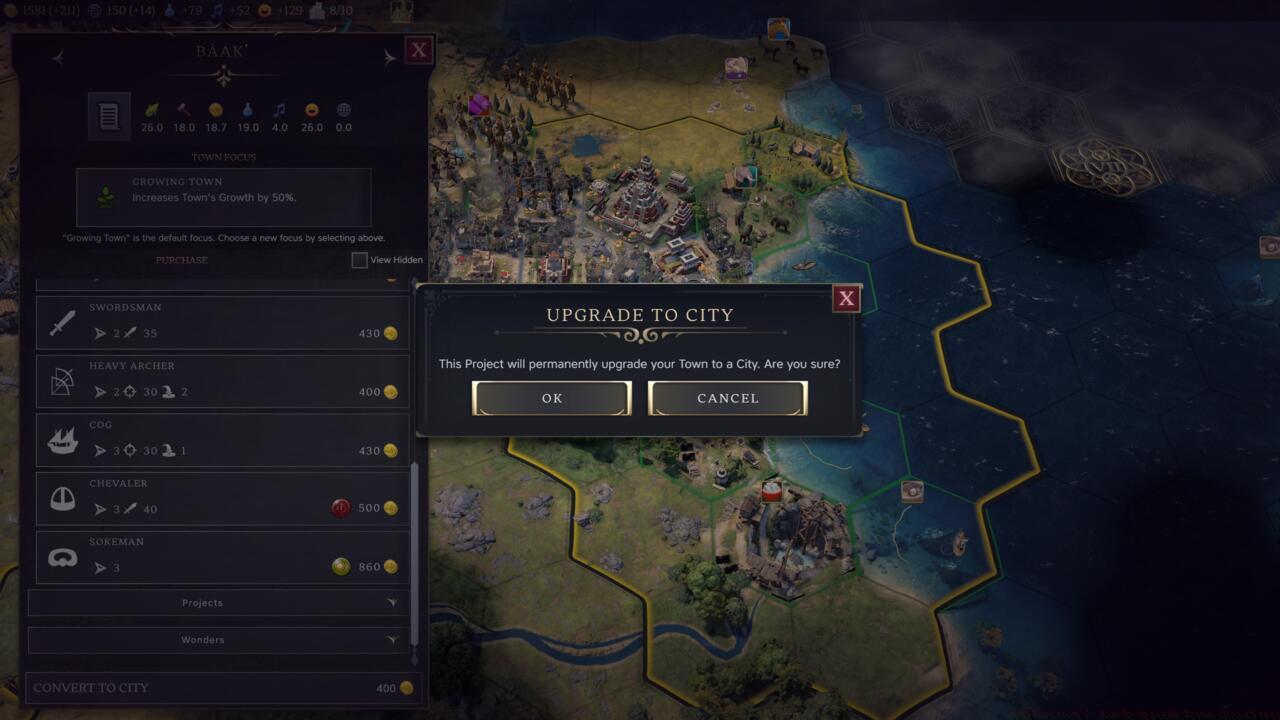Viewport: 1280px width, 720px height.
Task: Enable the View Hidden checkbox
Action: coord(357,260)
